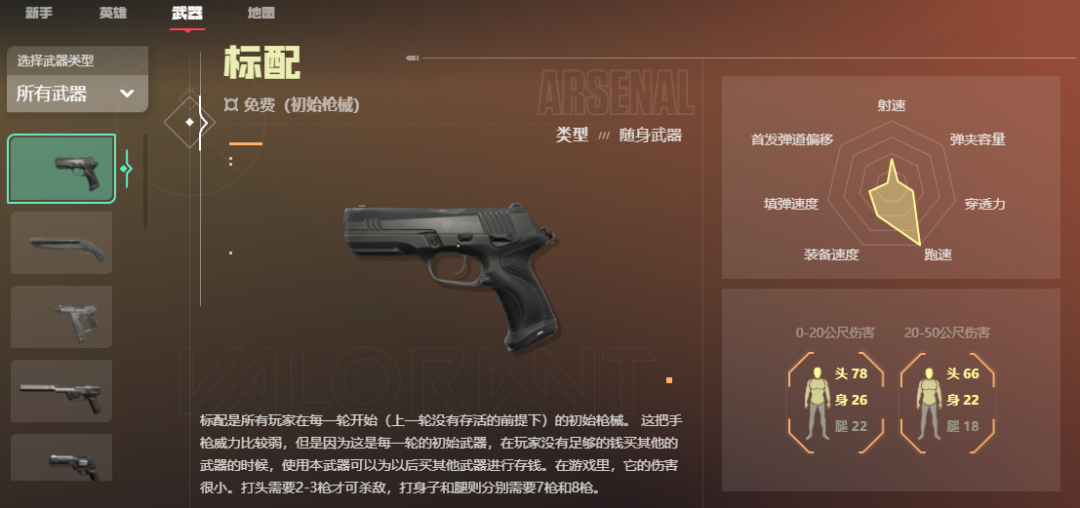Switch to the 新手 tab
Image resolution: width=1080 pixels, height=508 pixels.
coord(39,13)
